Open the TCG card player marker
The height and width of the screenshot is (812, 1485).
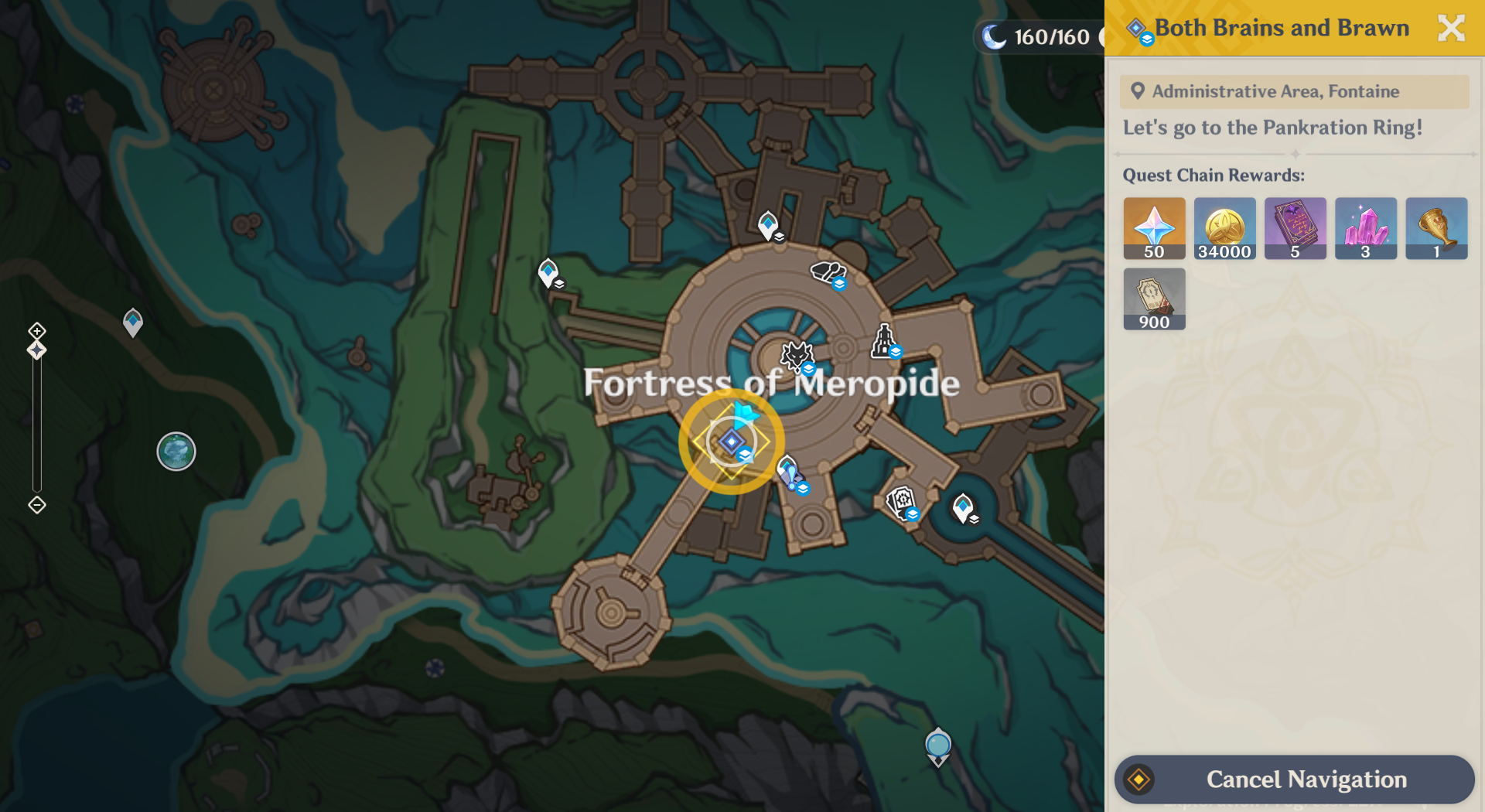point(900,503)
